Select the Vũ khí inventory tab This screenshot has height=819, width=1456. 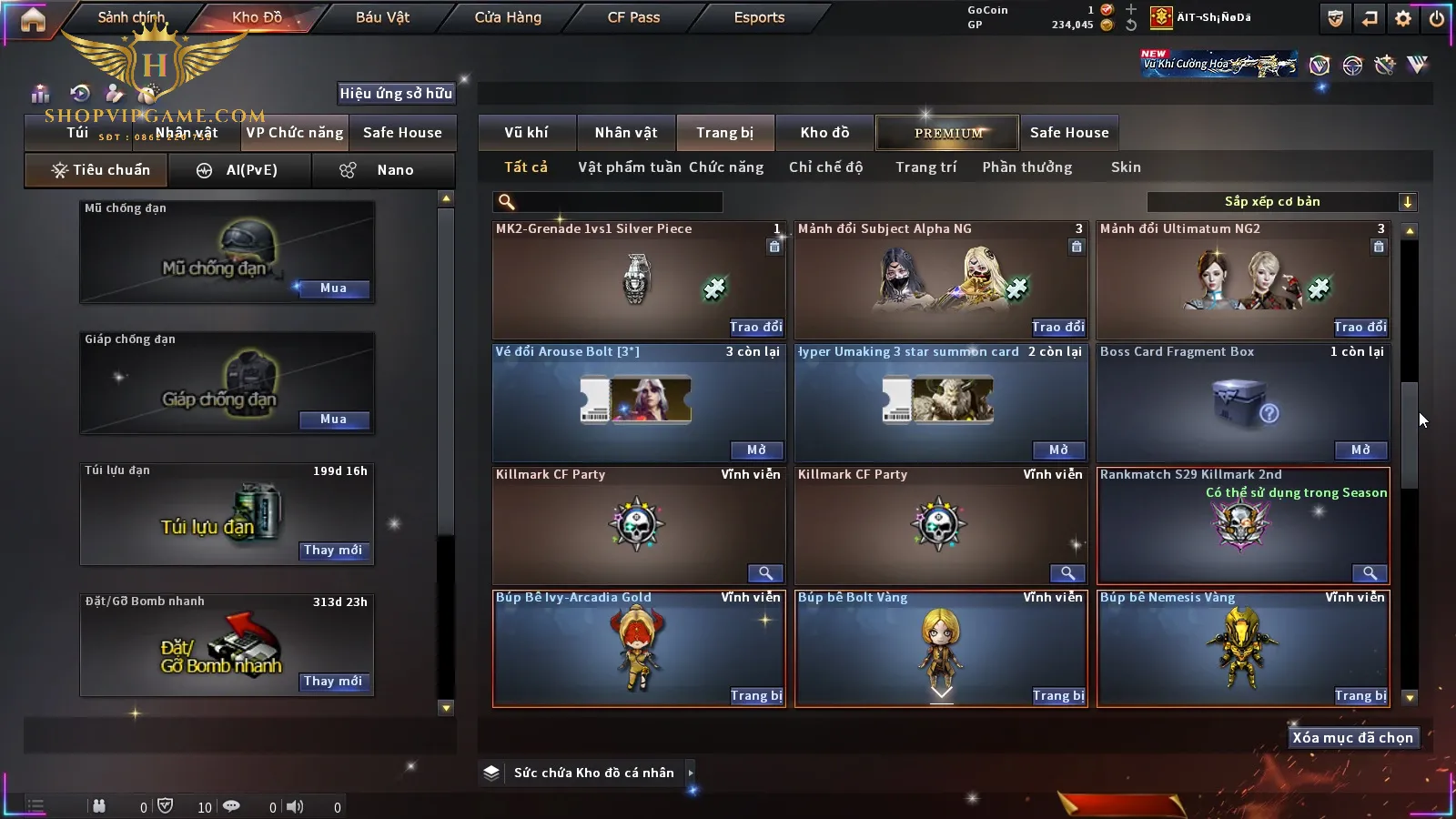pos(526,133)
